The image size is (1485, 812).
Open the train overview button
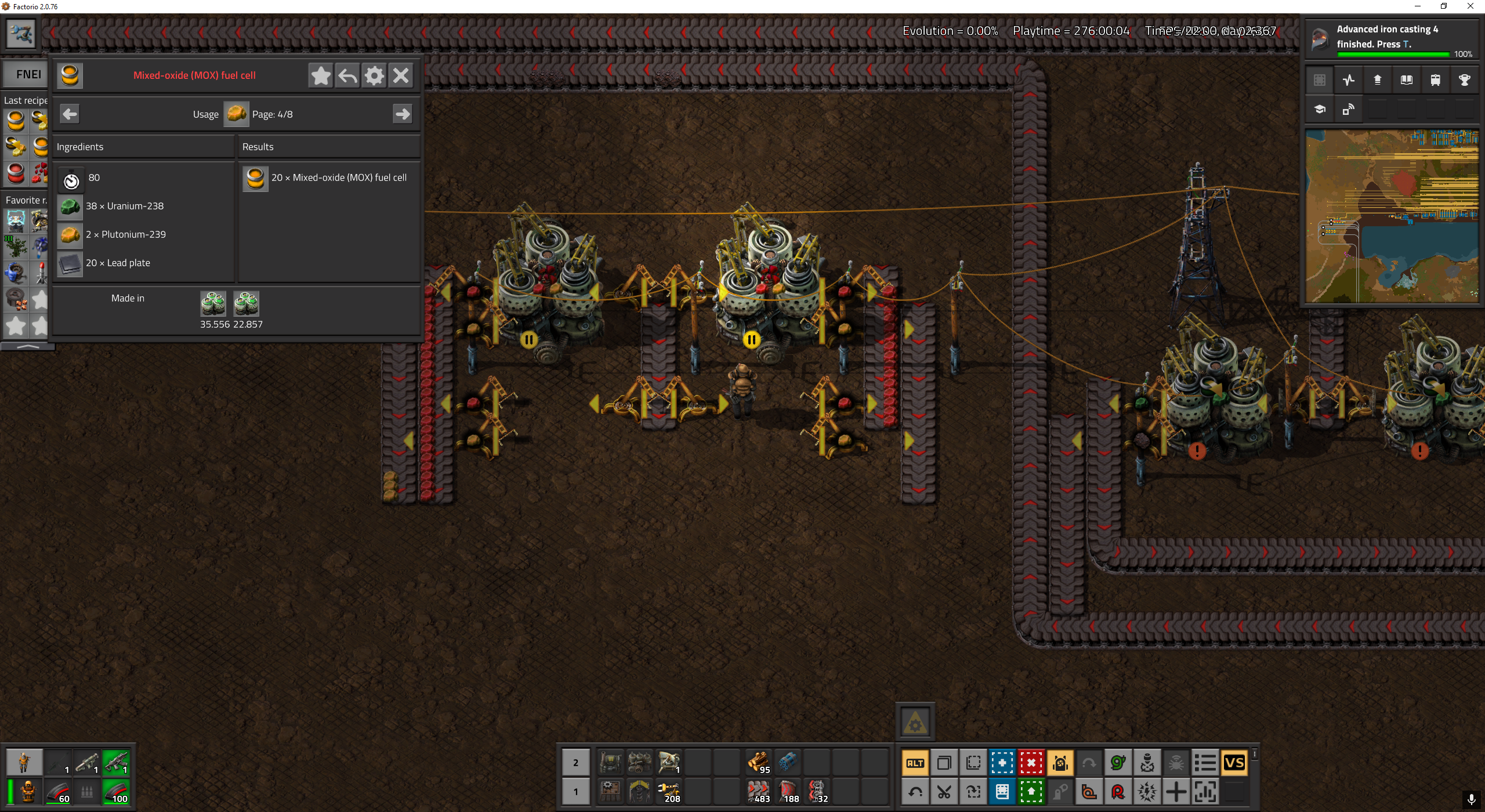[x=1435, y=80]
